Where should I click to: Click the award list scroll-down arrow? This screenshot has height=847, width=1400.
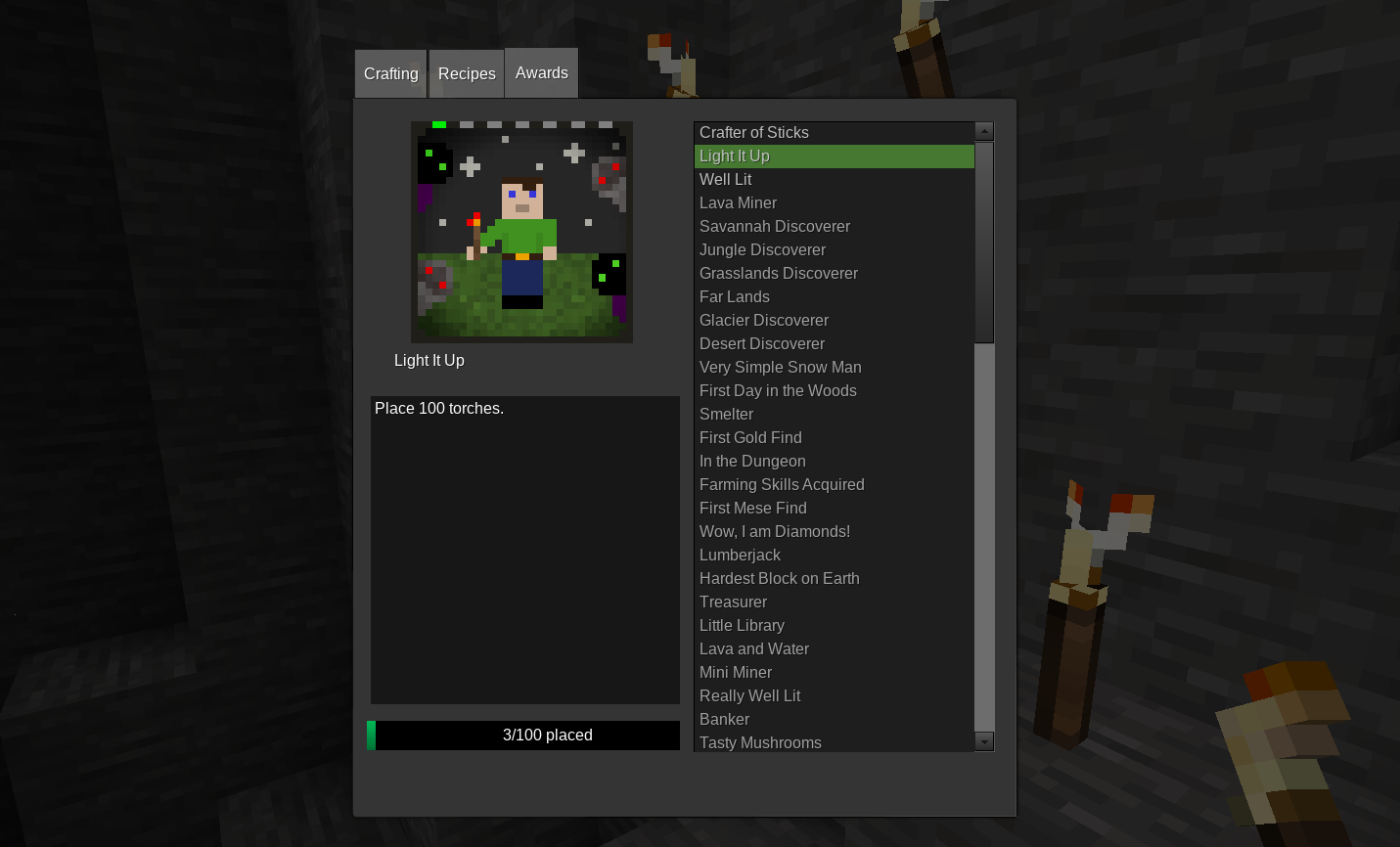coord(984,741)
